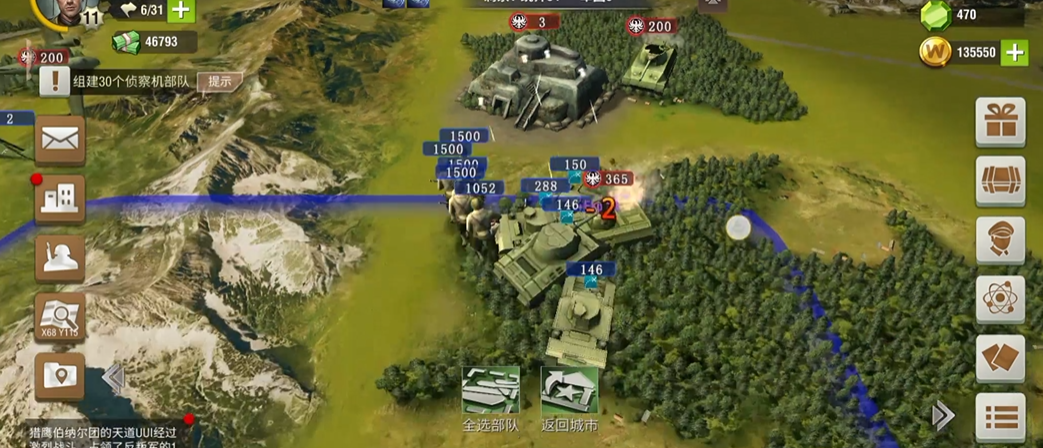Open the barrel supplies icon
This screenshot has width=1043, height=448.
click(x=1000, y=181)
